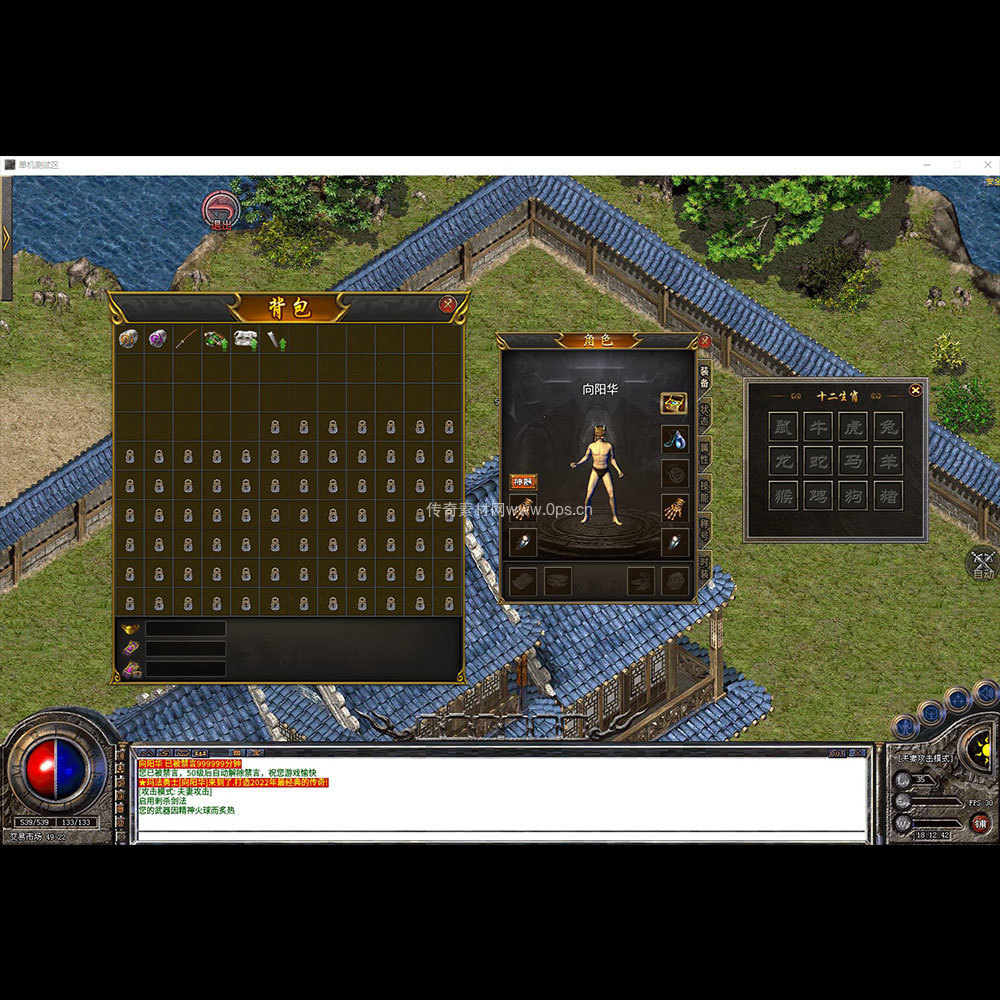The height and width of the screenshot is (1000, 1000).
Task: Close the 背包 backpack window
Action: click(x=447, y=304)
